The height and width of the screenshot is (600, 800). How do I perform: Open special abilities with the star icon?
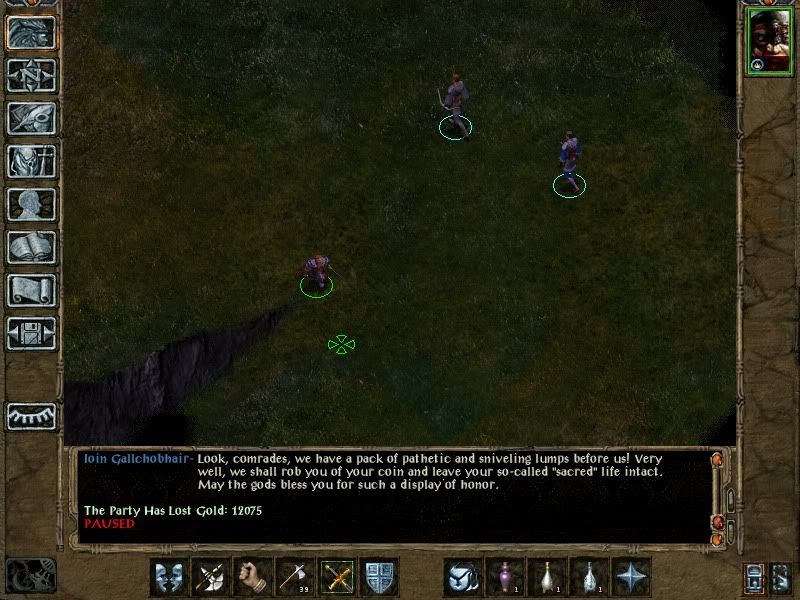(x=631, y=577)
